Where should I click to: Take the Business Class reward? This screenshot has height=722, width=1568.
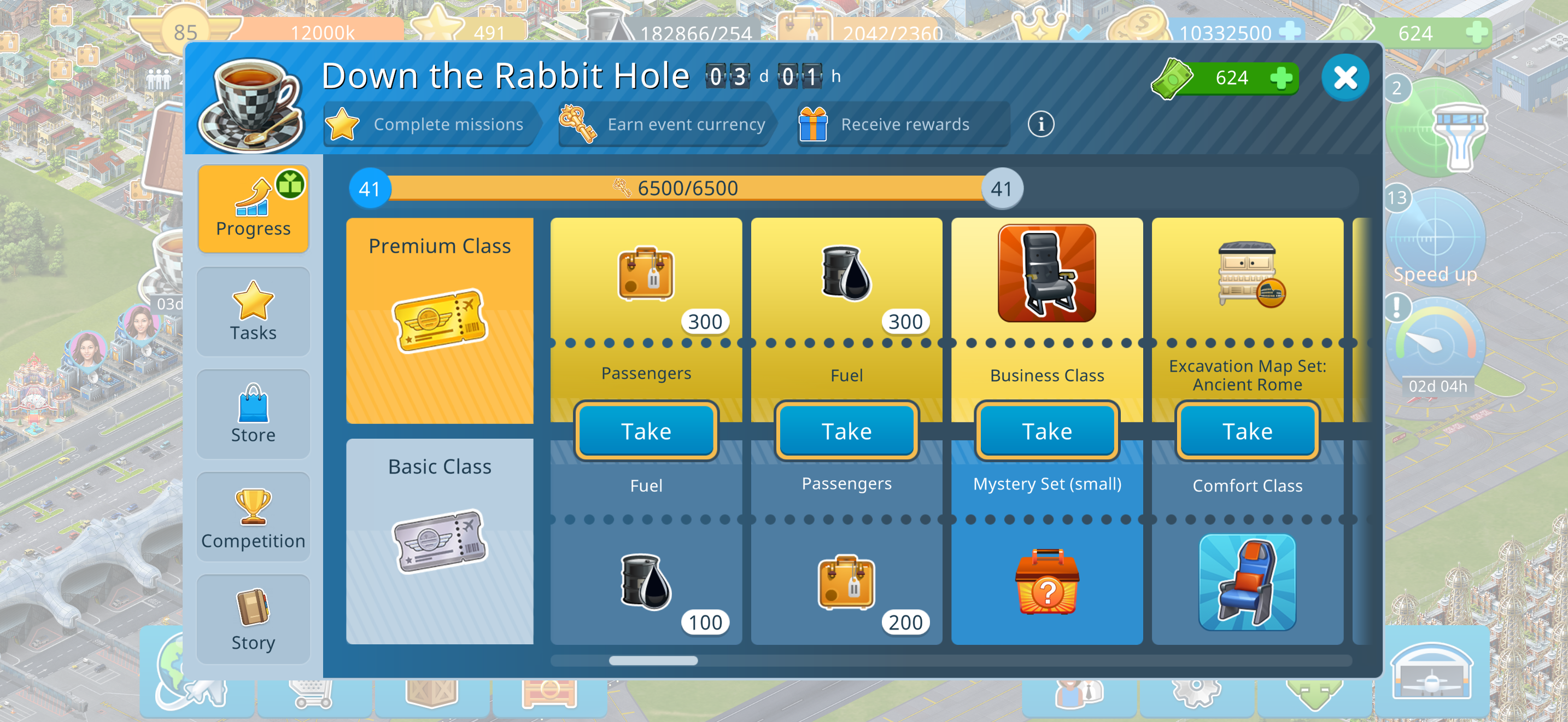pos(1046,431)
